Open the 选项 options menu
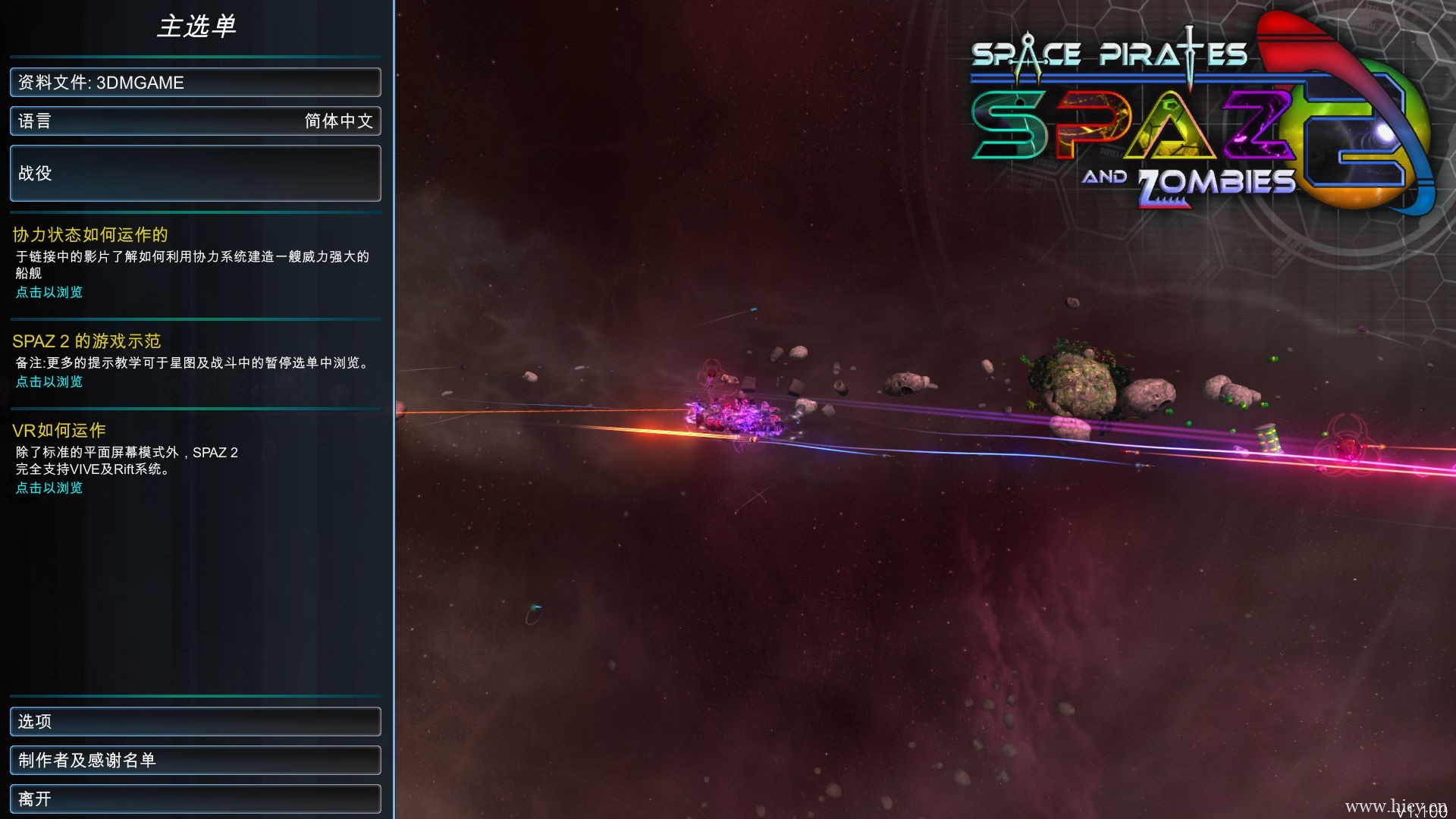Screen dimensions: 1456x819 click(x=195, y=722)
